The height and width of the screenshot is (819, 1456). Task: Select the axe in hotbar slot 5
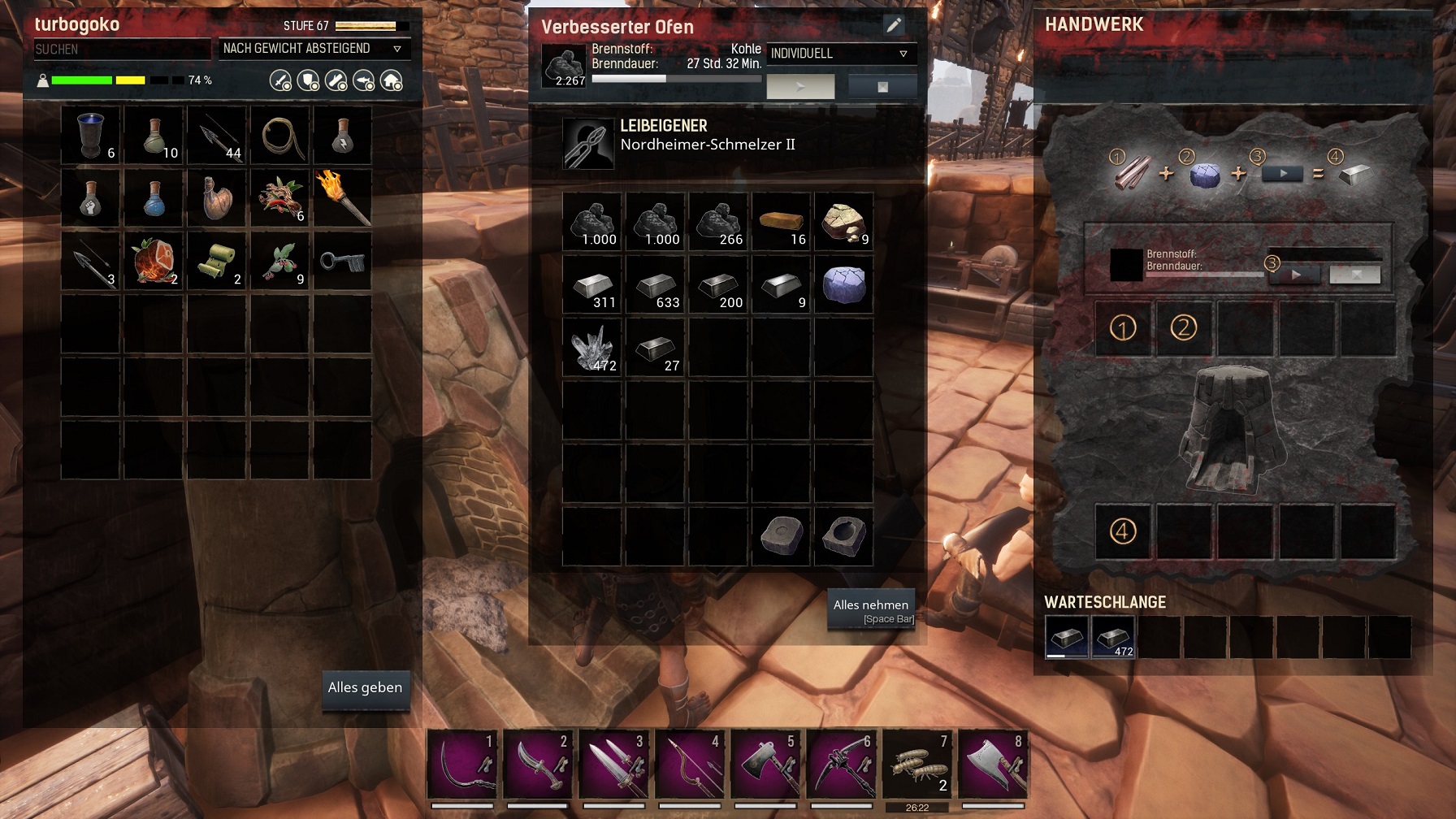[764, 765]
